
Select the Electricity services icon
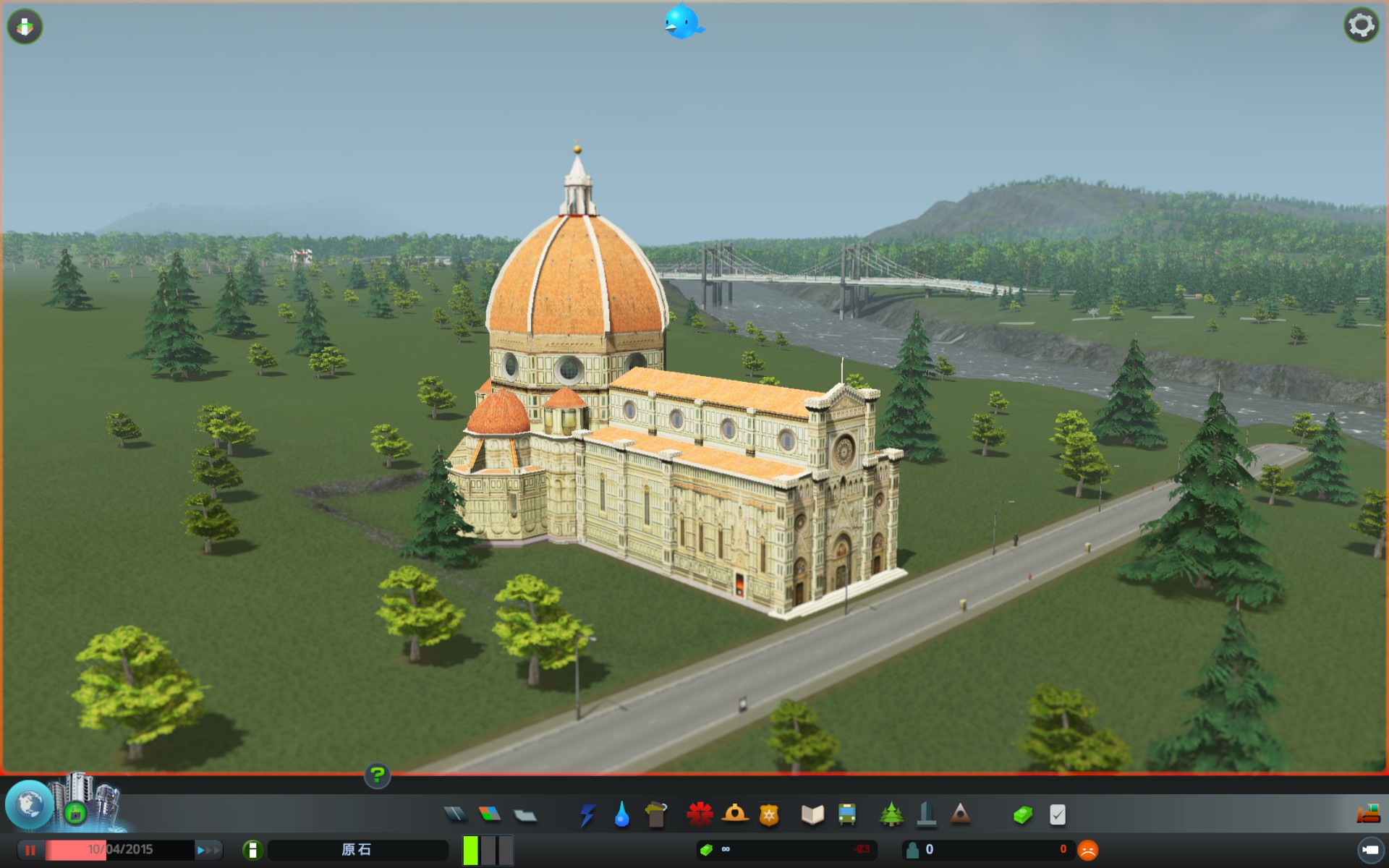(588, 814)
